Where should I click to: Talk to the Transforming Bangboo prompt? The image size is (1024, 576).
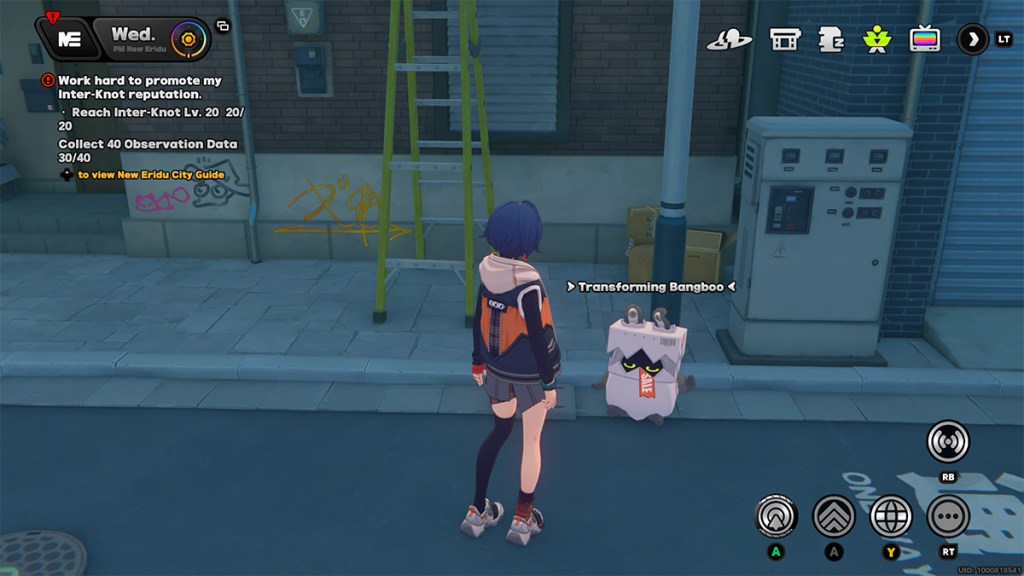click(x=651, y=287)
